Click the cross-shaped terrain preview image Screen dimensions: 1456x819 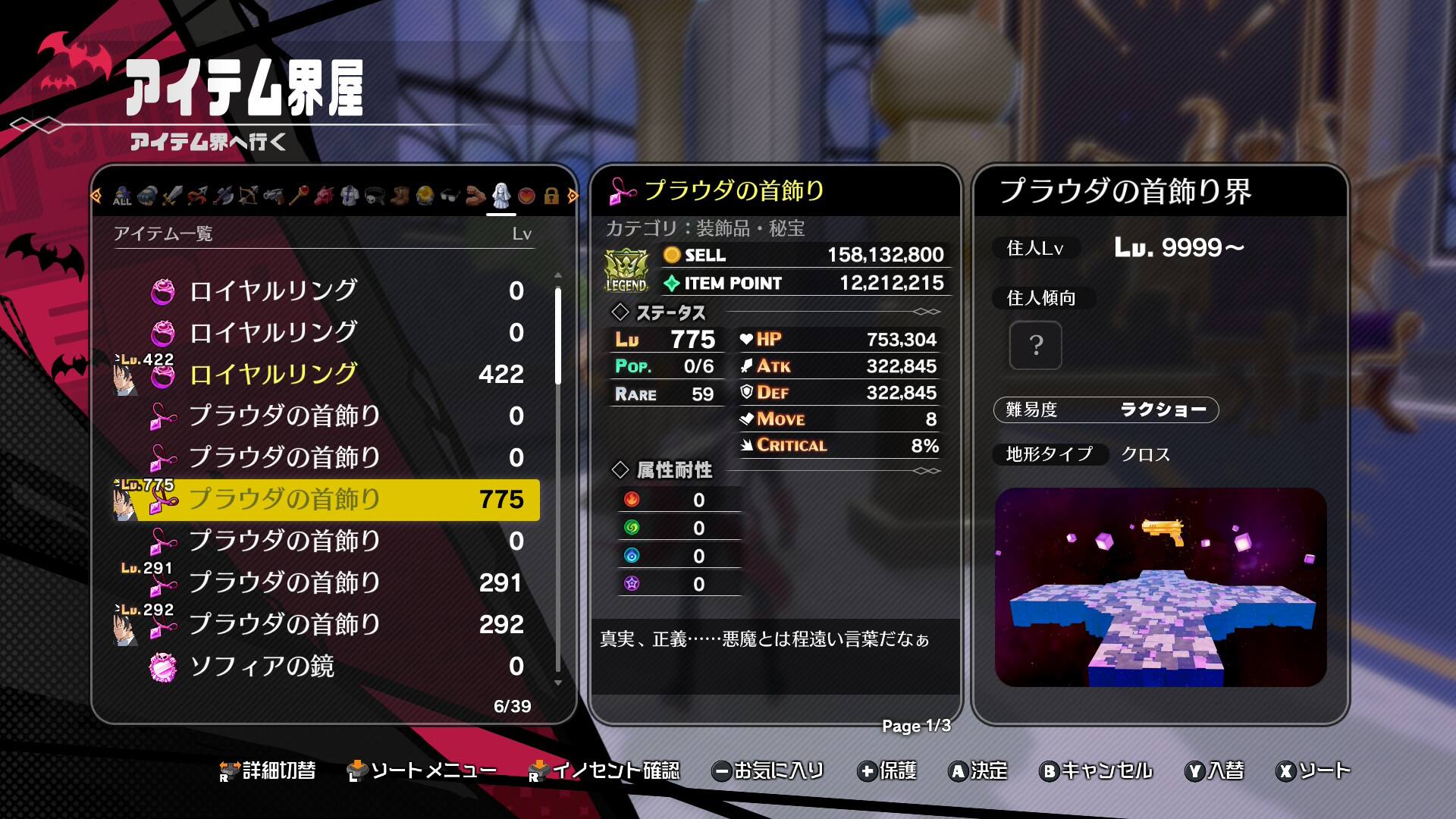1160,588
